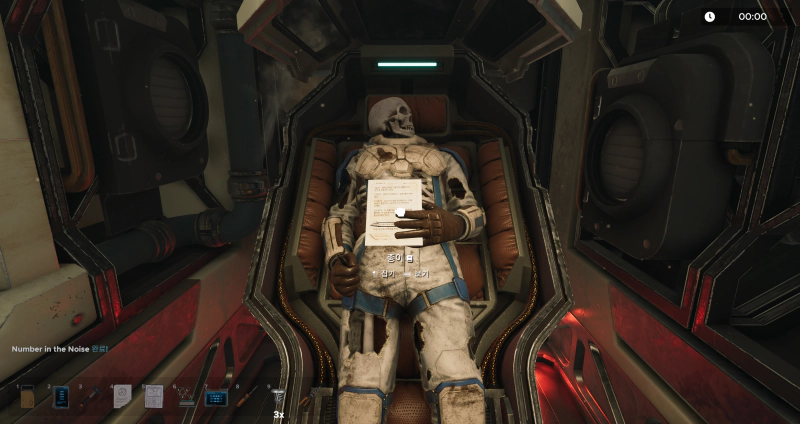This screenshot has width=800, height=424.
Task: Select the screws stack marked 3x
Action: [x=279, y=397]
